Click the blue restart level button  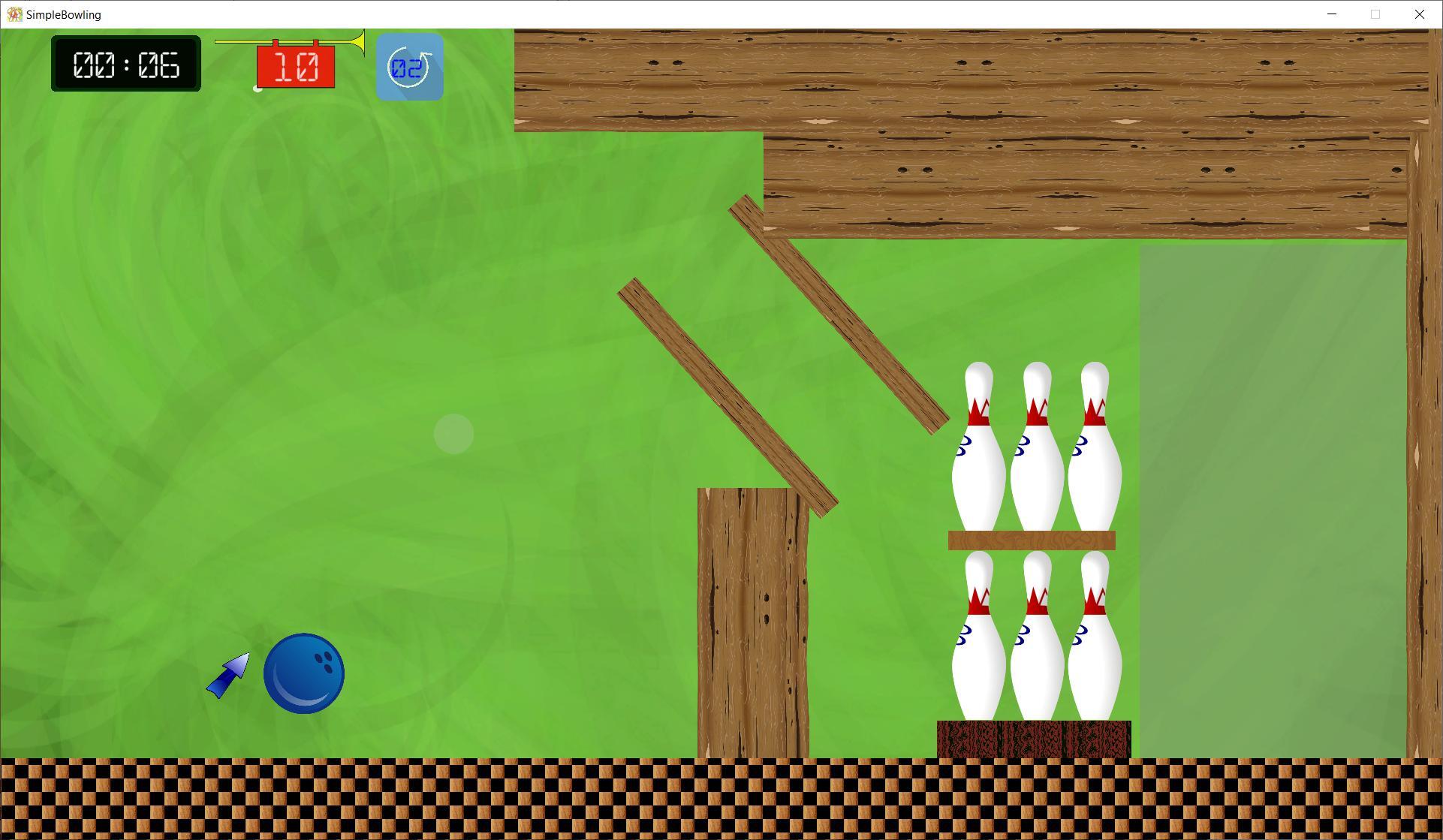click(409, 68)
